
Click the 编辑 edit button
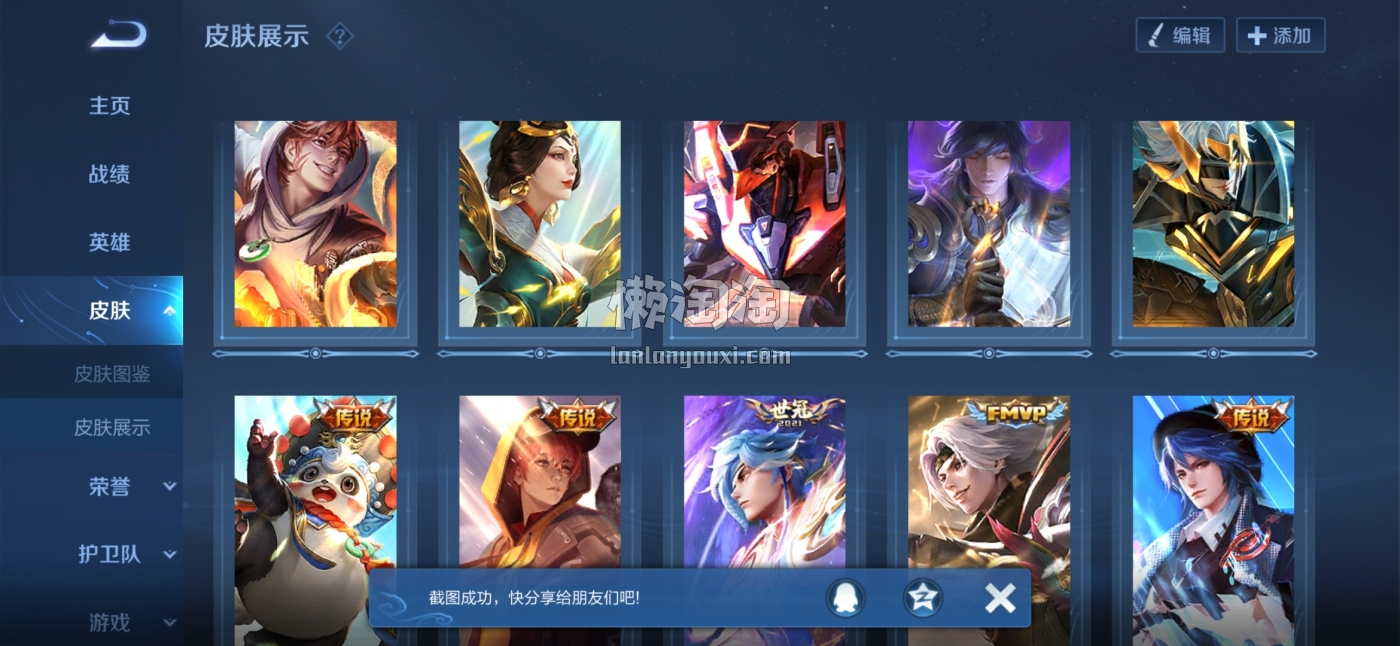(x=1180, y=36)
